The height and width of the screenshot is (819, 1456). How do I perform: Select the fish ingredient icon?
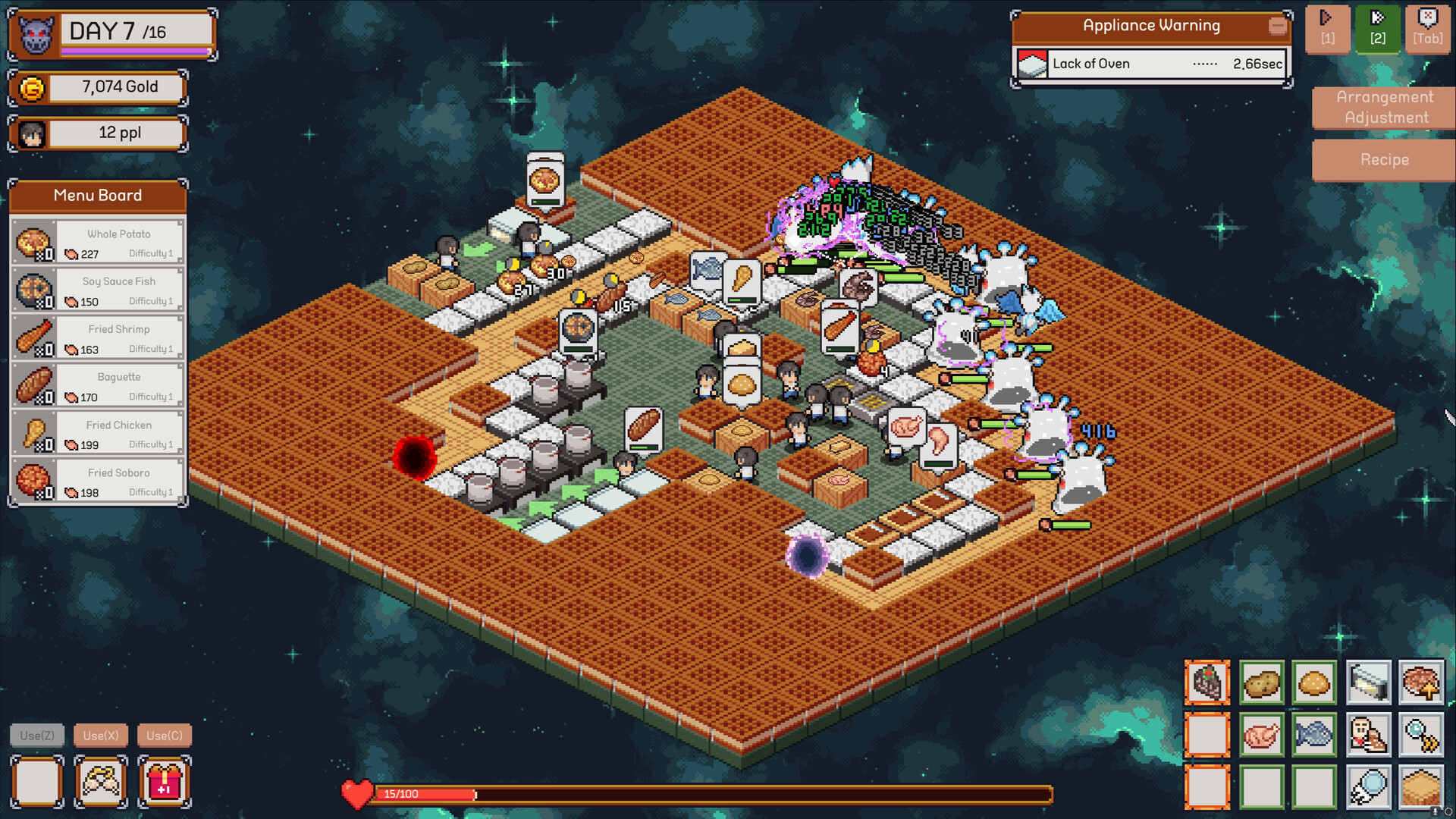[1316, 735]
